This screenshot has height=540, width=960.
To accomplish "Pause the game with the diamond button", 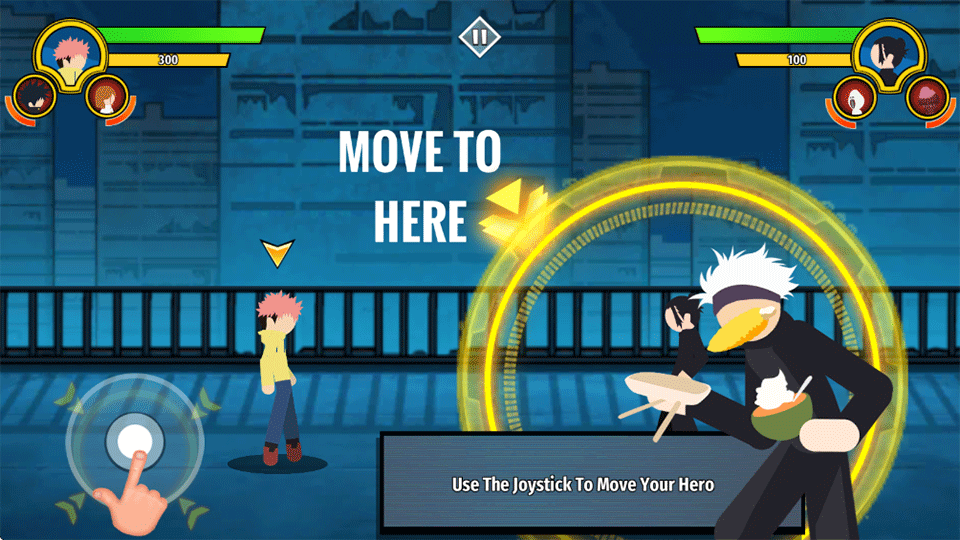I will [x=479, y=38].
